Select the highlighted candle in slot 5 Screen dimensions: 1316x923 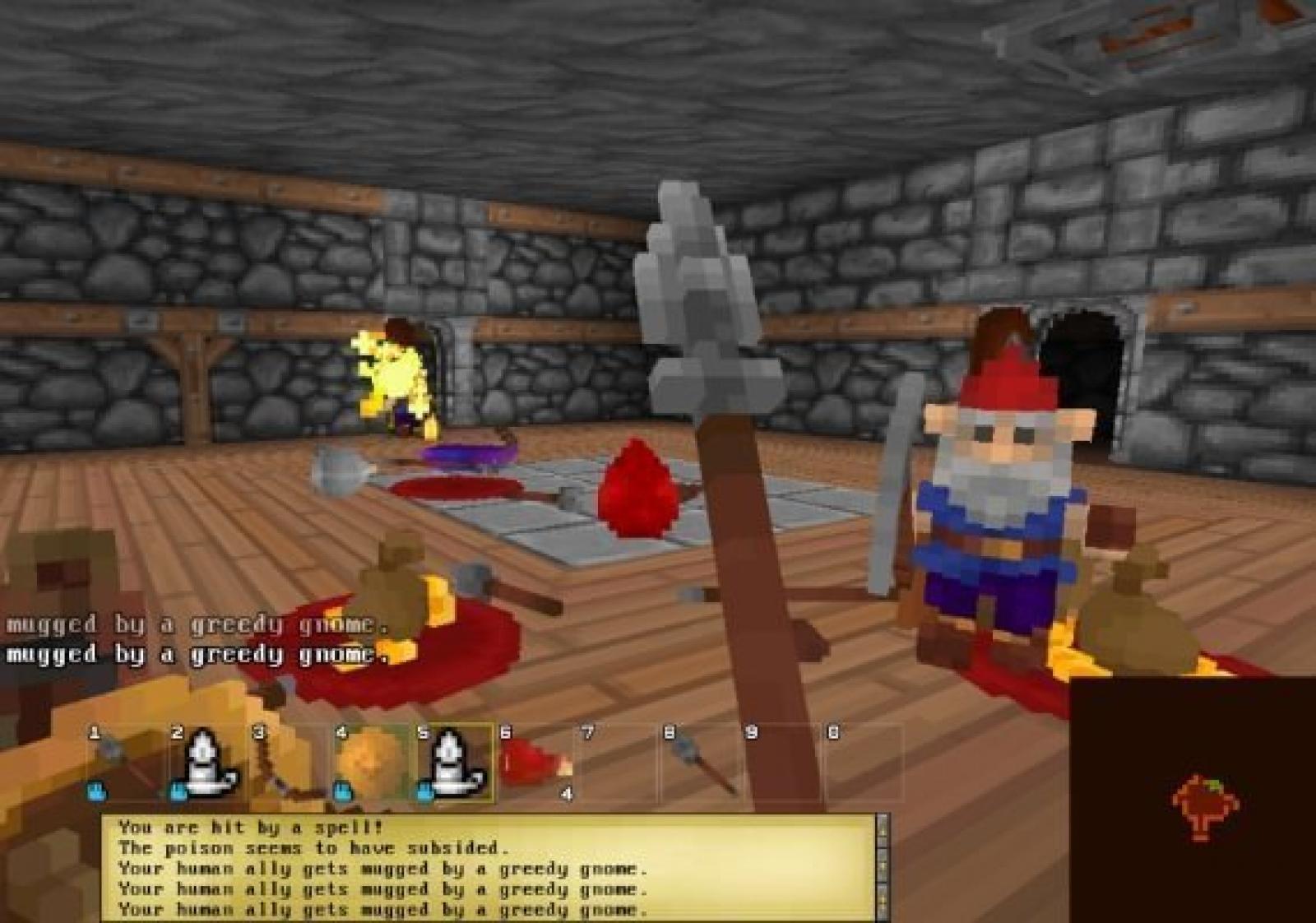pyautogui.click(x=452, y=763)
